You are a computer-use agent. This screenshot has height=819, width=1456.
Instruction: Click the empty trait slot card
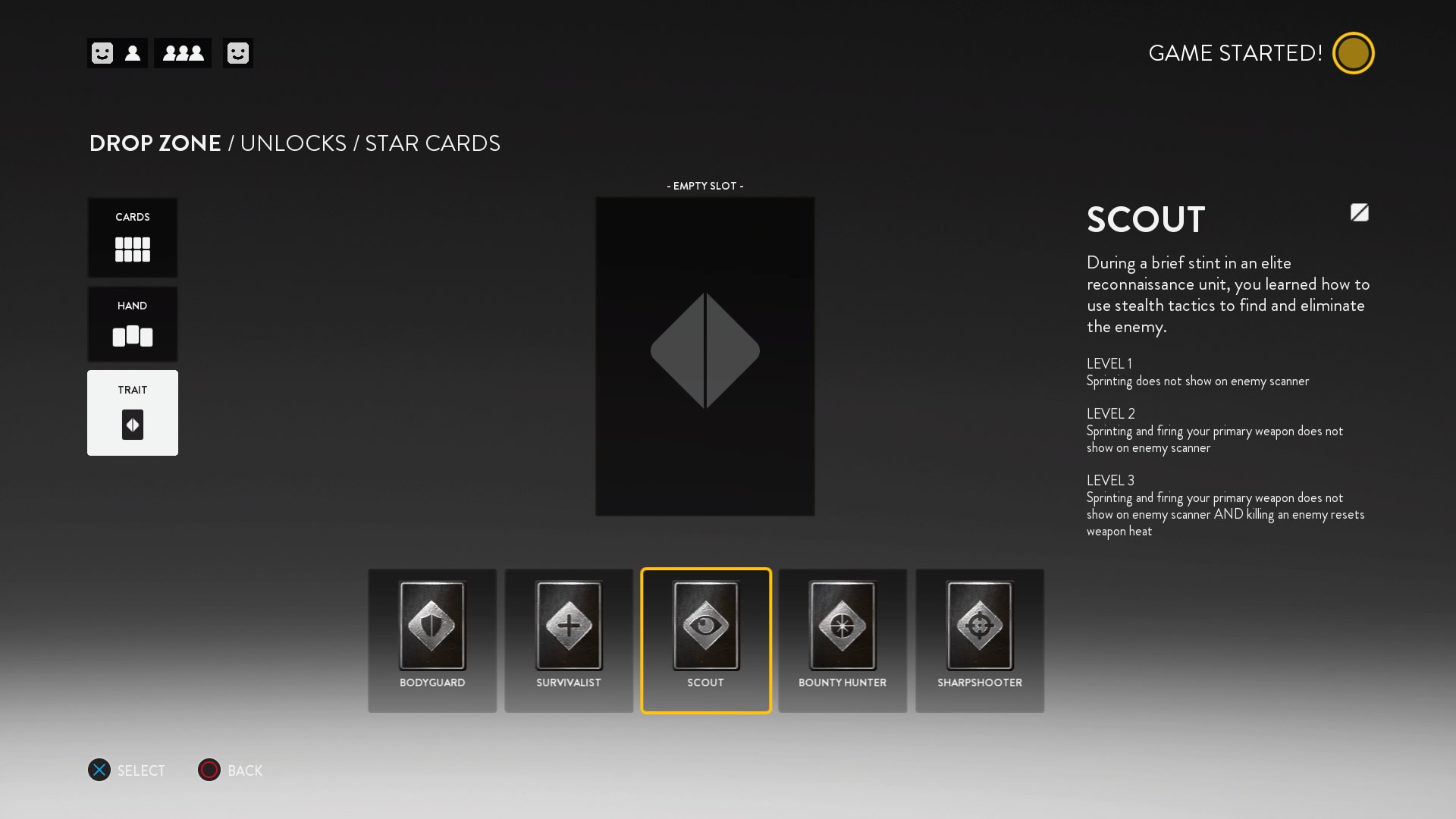tap(704, 354)
